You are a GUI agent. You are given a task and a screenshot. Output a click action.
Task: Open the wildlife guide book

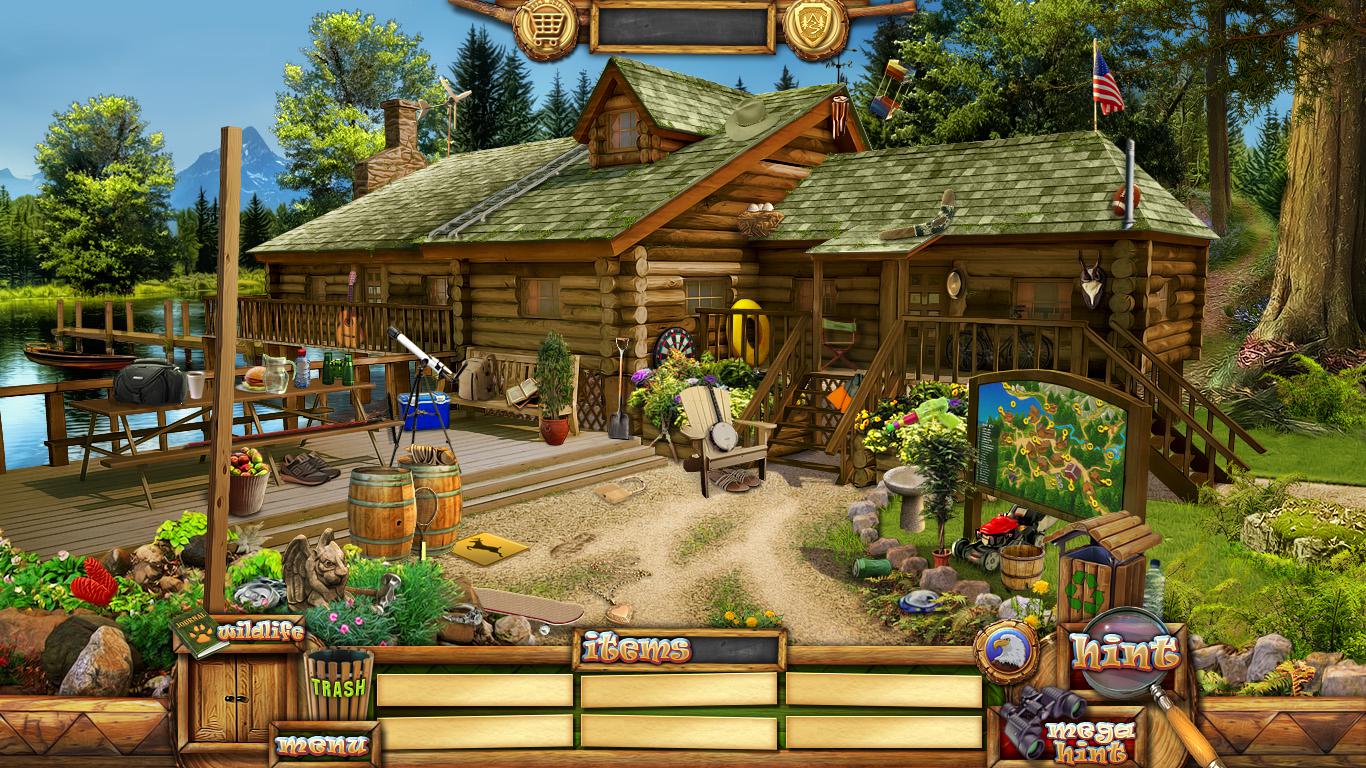(x=200, y=633)
